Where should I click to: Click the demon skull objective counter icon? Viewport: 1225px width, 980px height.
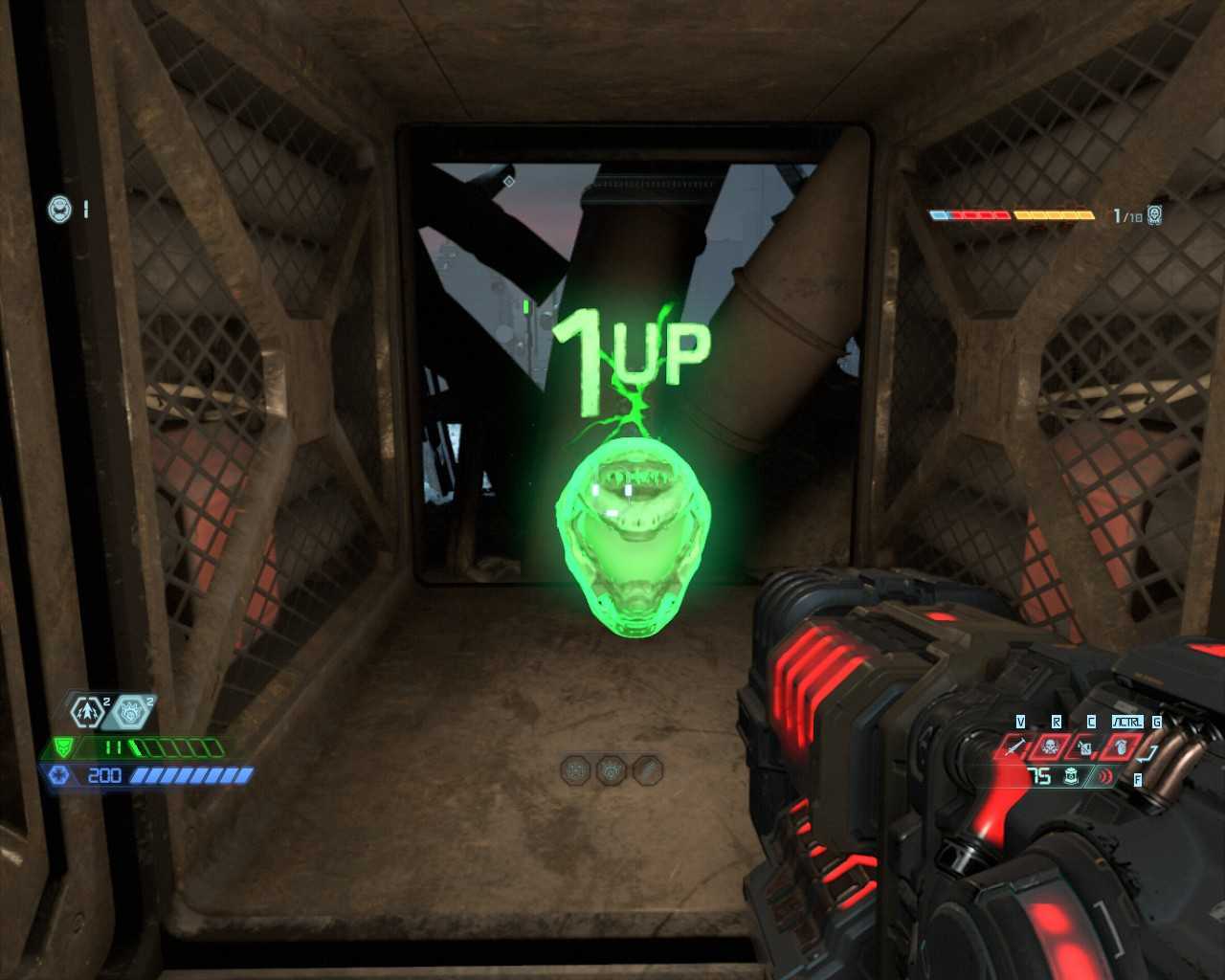(x=1155, y=215)
